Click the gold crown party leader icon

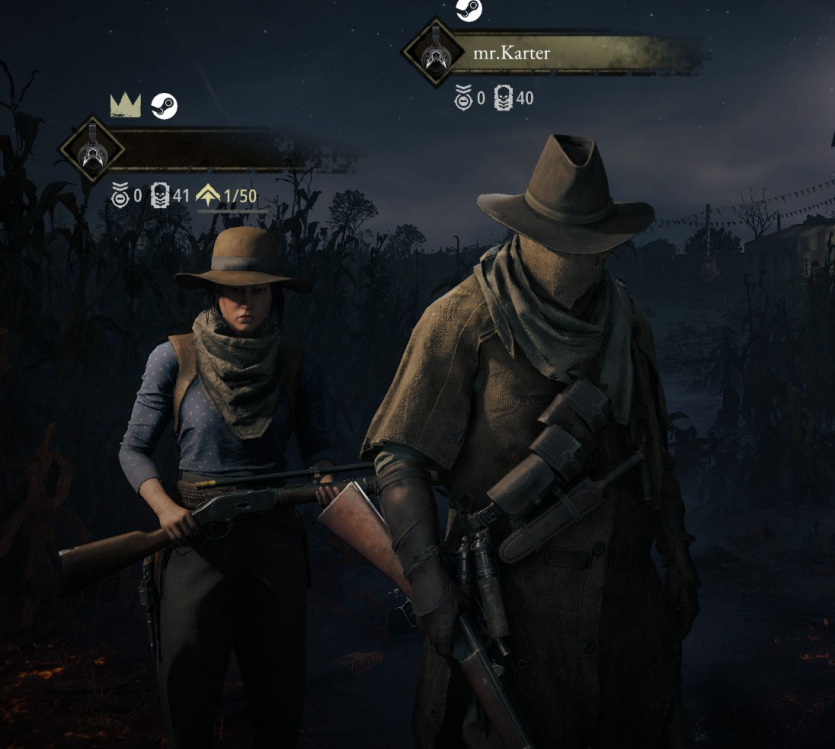tap(125, 105)
